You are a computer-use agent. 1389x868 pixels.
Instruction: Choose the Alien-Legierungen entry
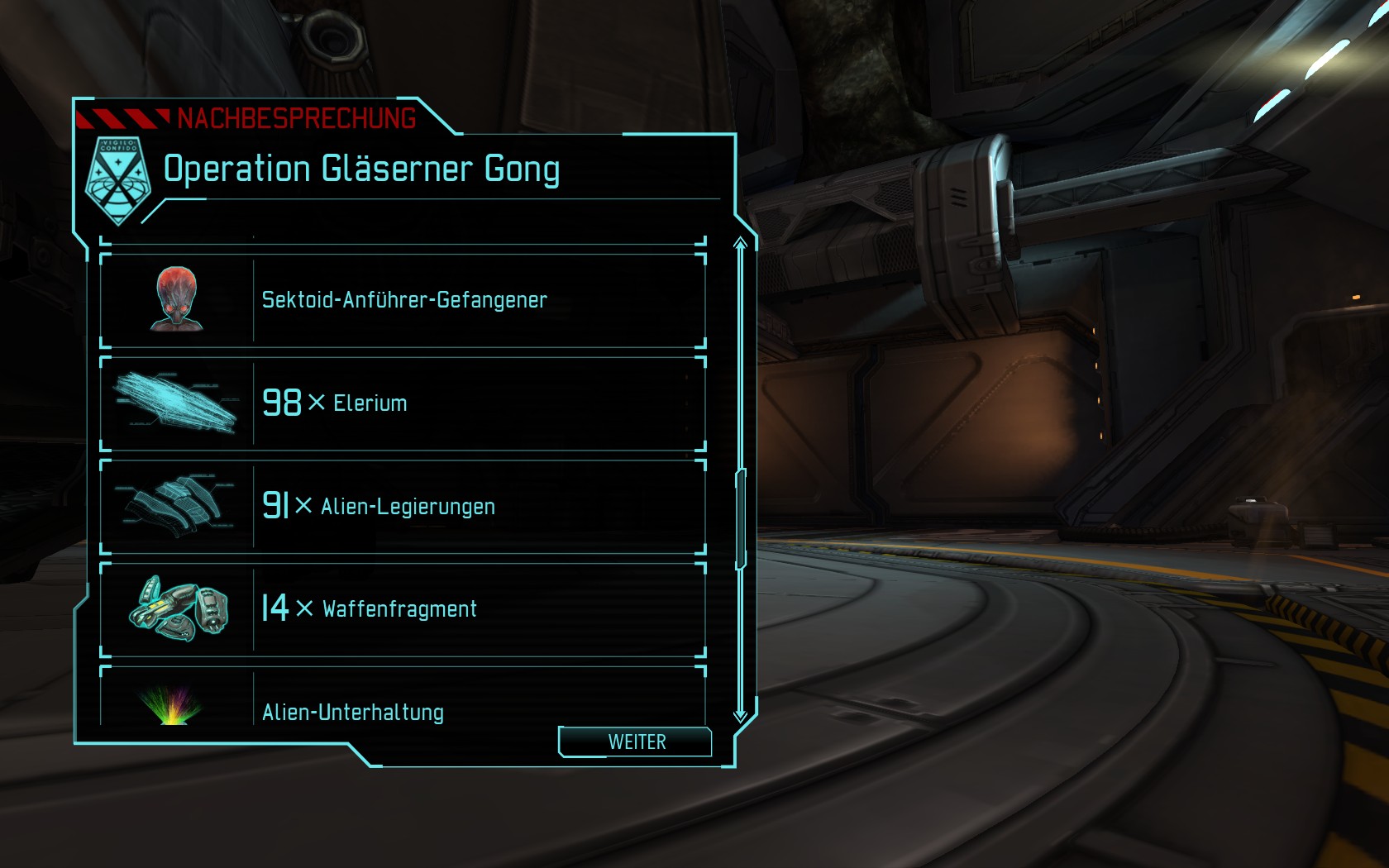(x=403, y=506)
